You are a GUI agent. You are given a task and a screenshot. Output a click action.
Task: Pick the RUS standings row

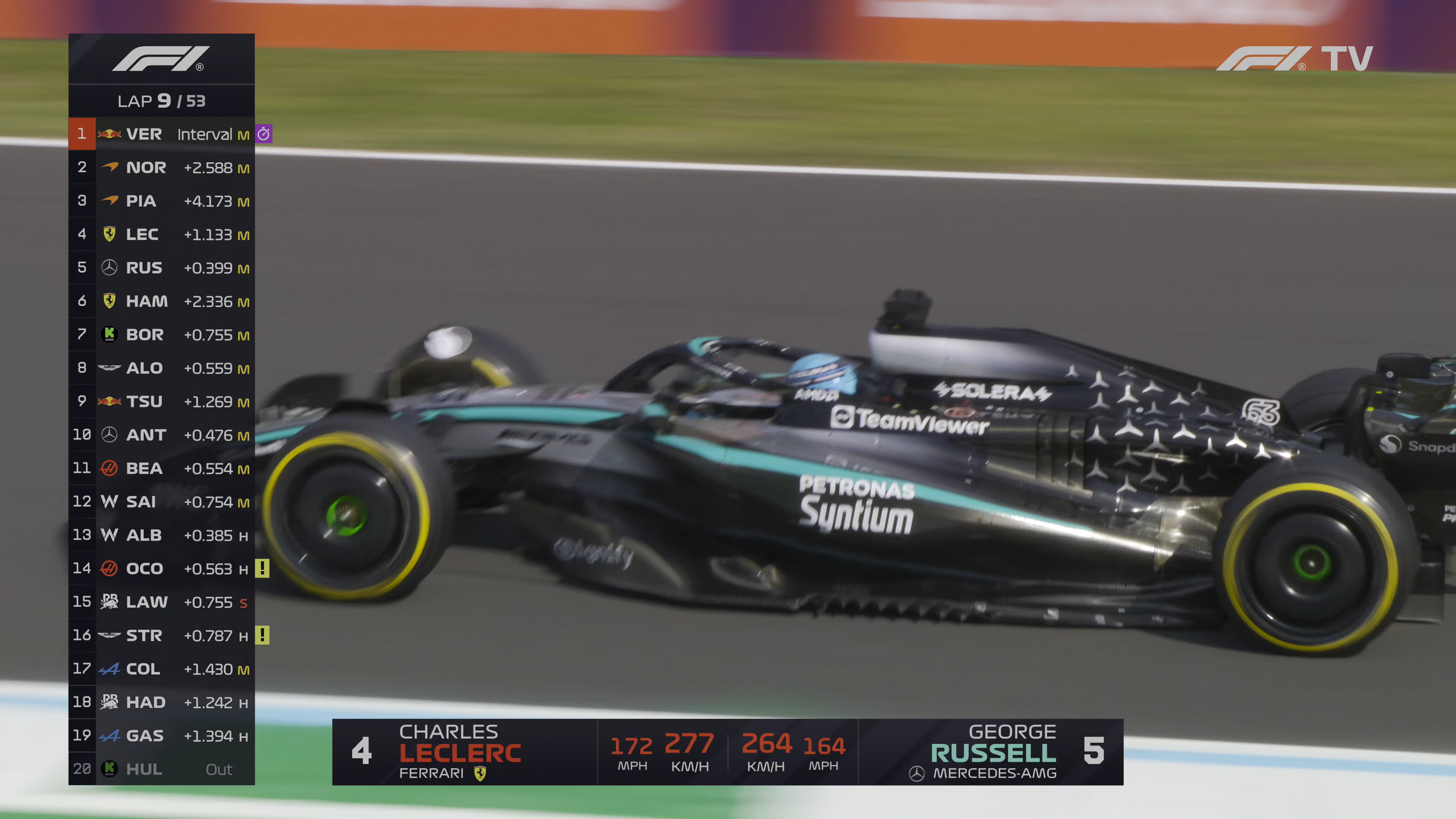coord(161,267)
